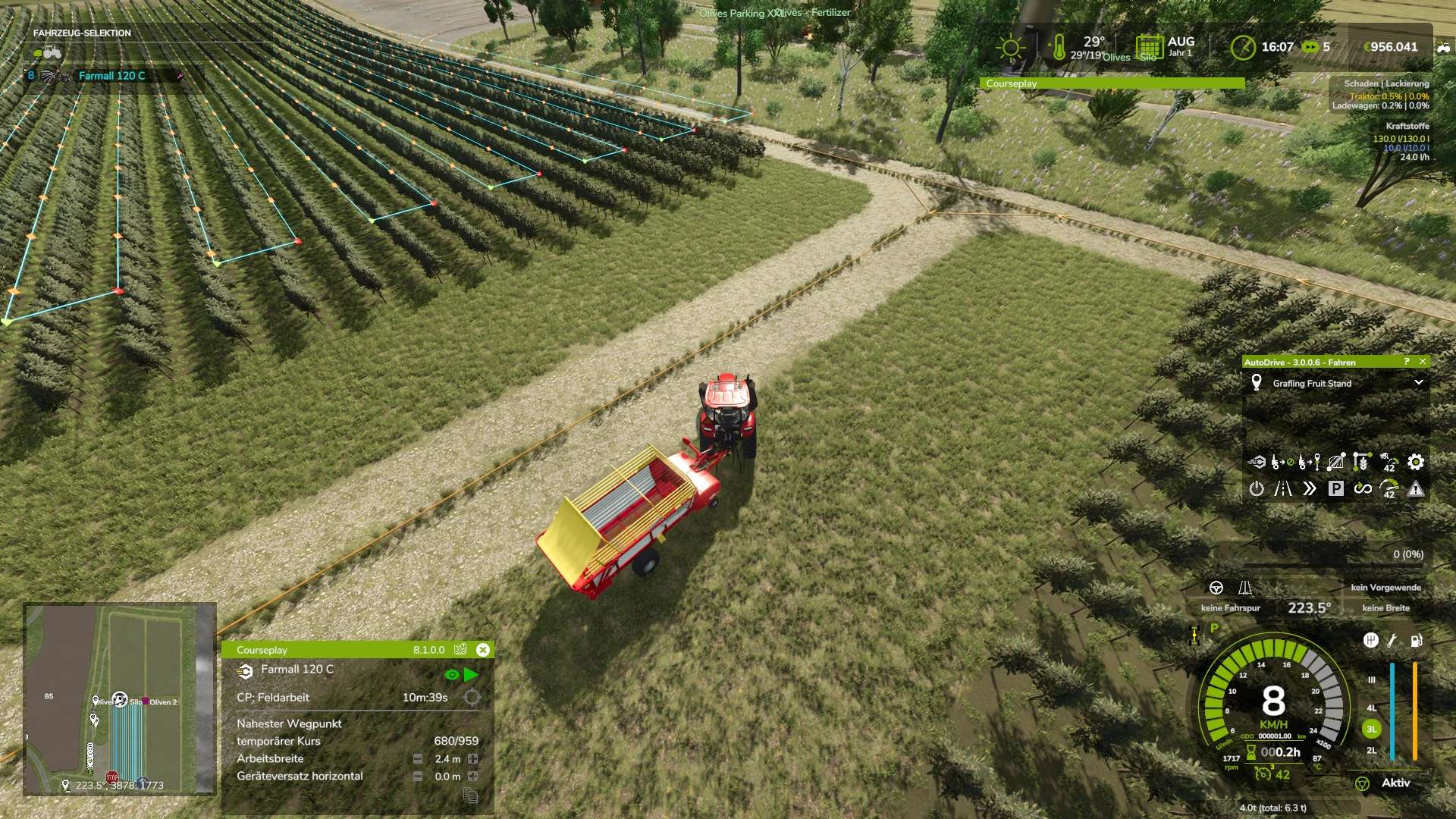Click the AutoDrive warning triangle icon
The width and height of the screenshot is (1456, 819).
[1416, 489]
